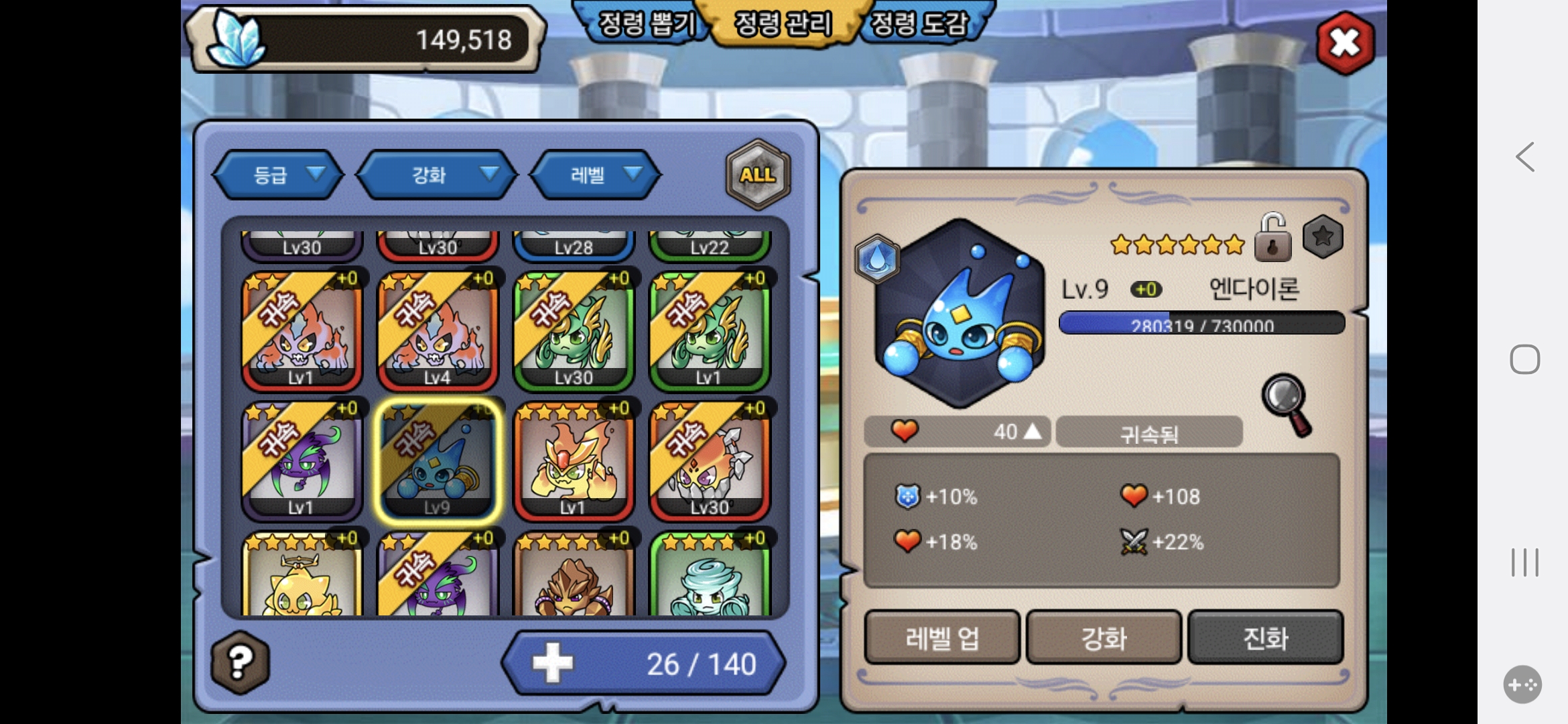The height and width of the screenshot is (724, 1568).
Task: Select the flame skull spirit at Lv4
Action: [x=438, y=330]
